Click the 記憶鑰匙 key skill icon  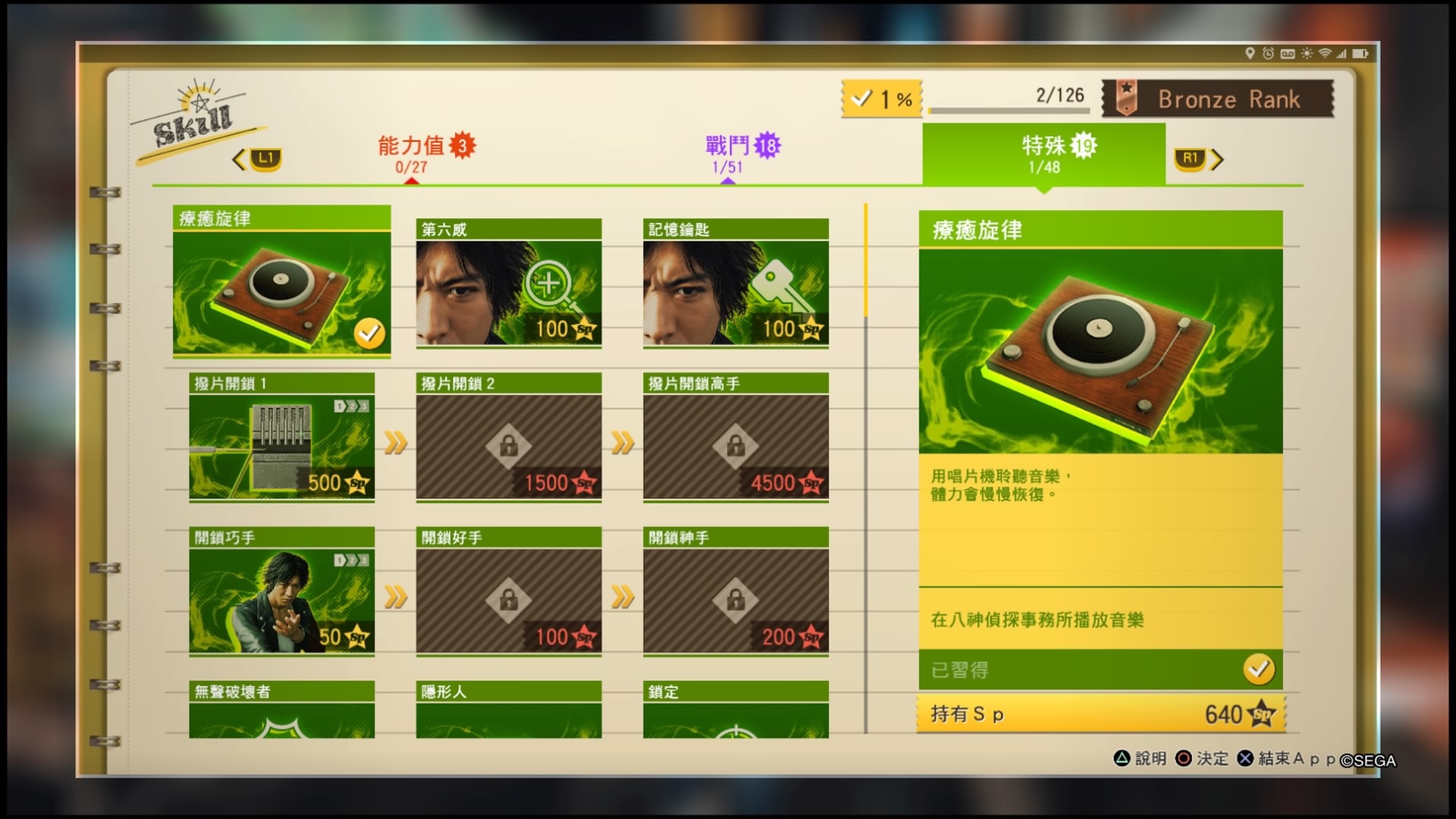734,292
